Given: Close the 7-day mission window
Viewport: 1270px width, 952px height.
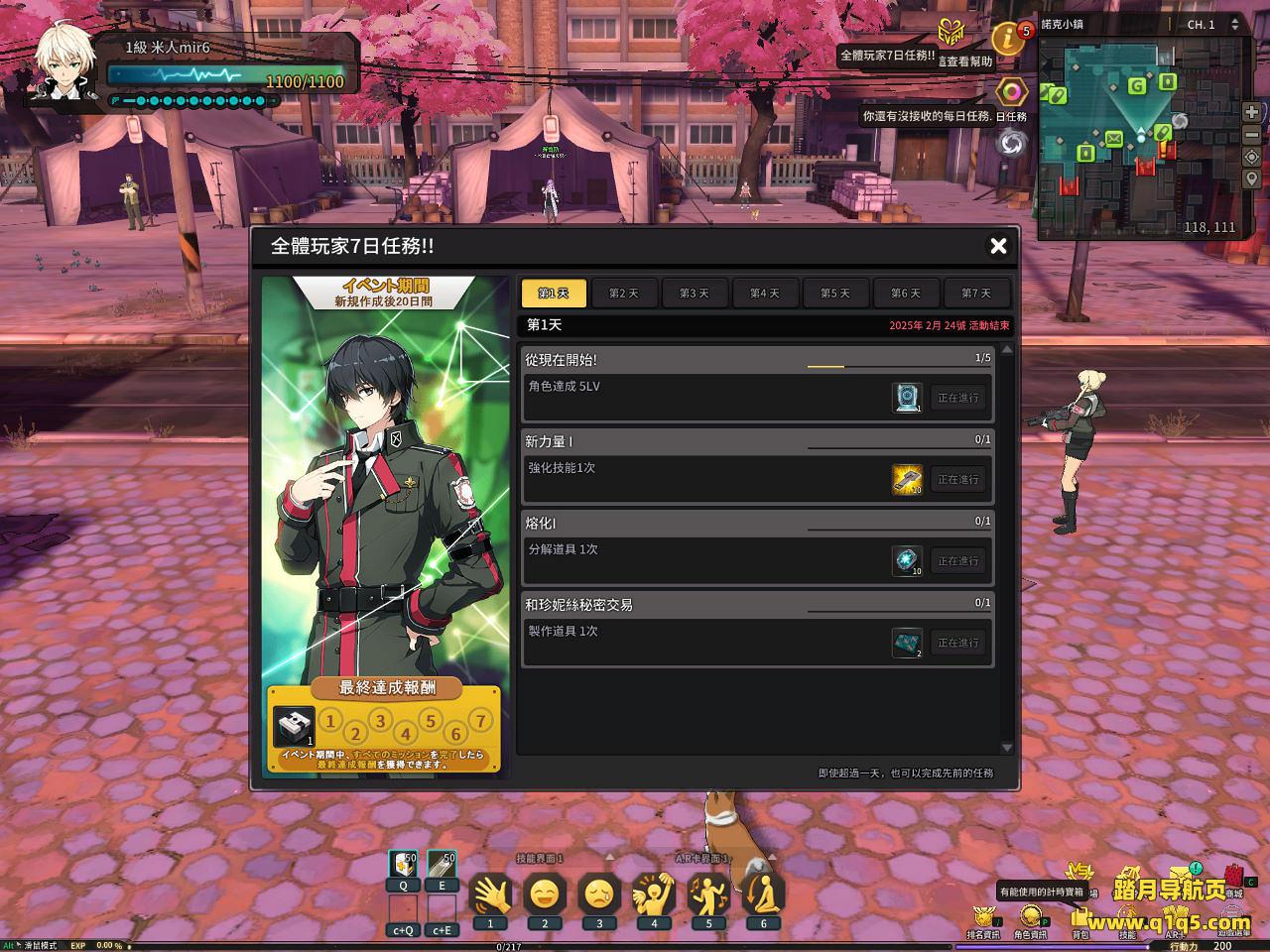Looking at the screenshot, I should click(x=998, y=246).
